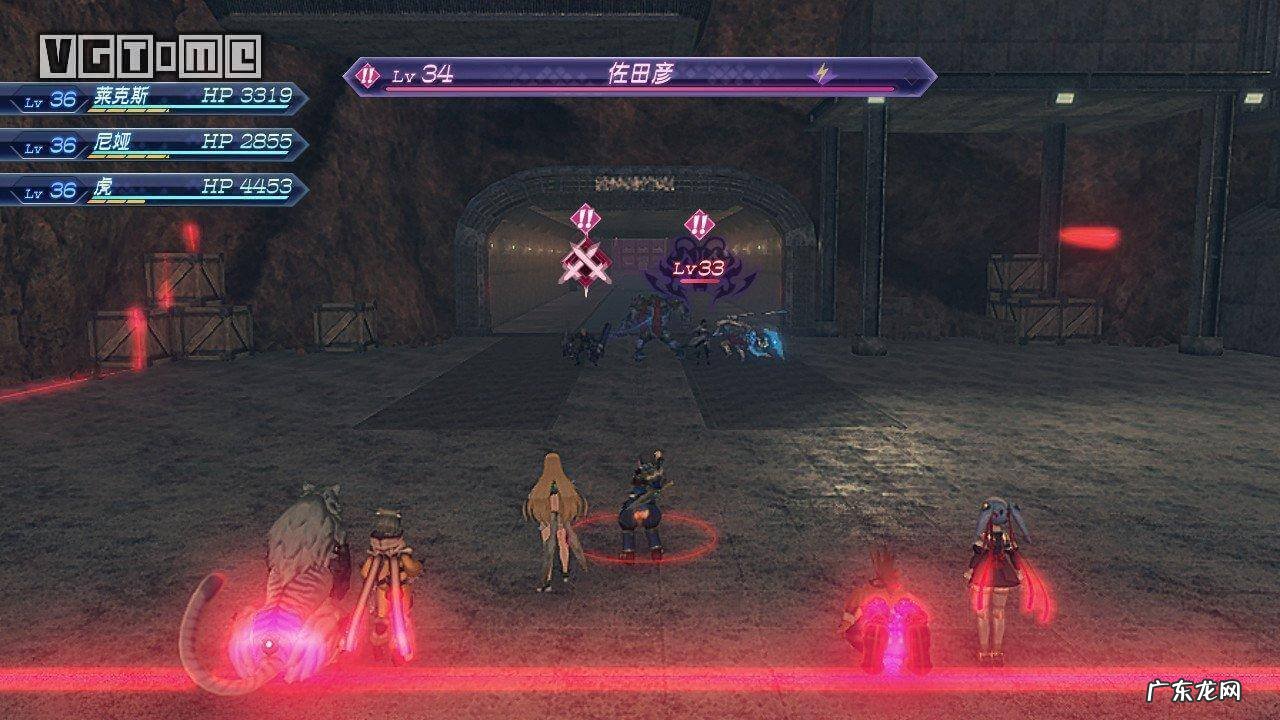Click the lightning element icon on target bar
Image resolution: width=1280 pixels, height=720 pixels.
coord(823,73)
